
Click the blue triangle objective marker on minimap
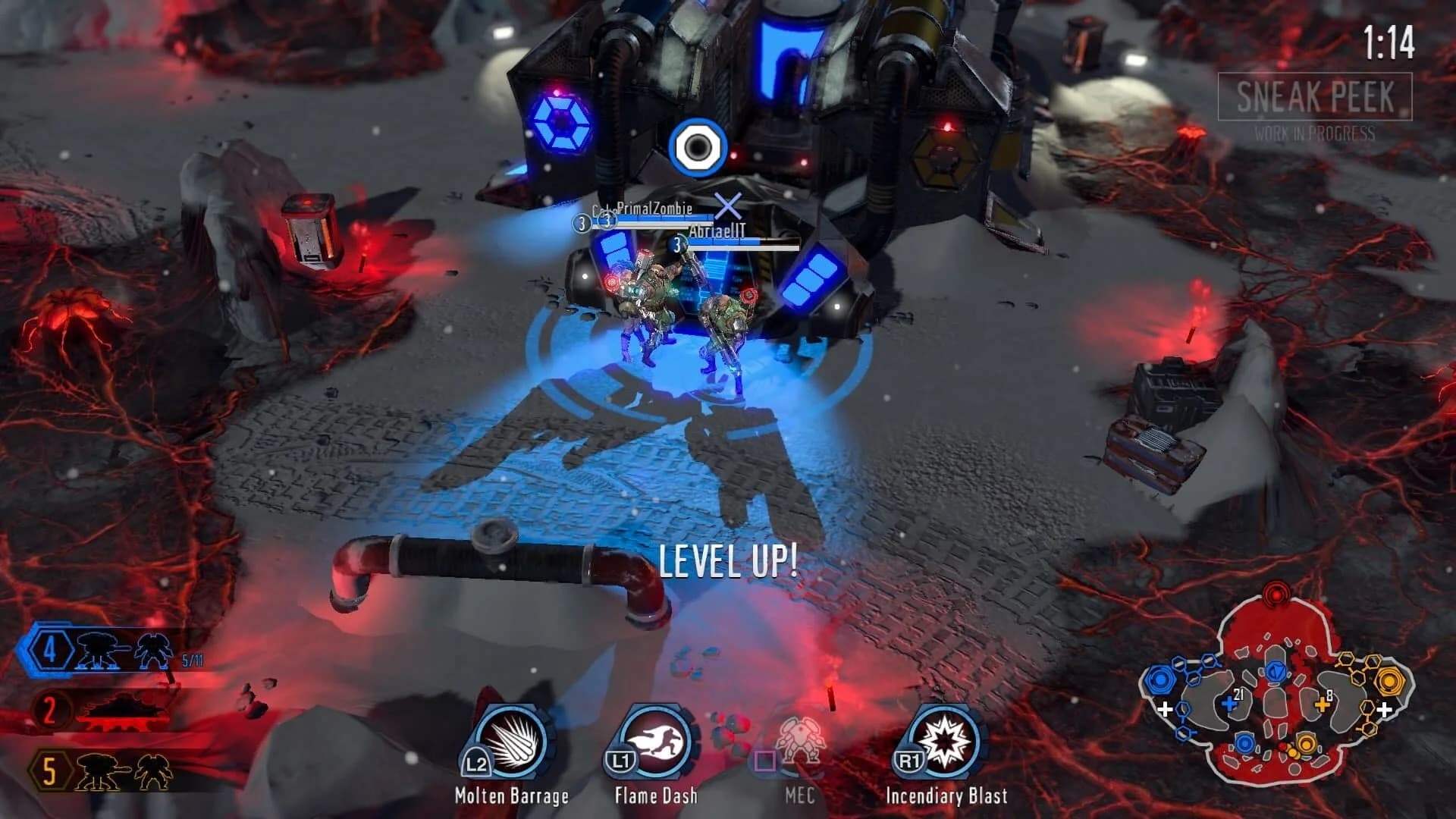click(1276, 672)
